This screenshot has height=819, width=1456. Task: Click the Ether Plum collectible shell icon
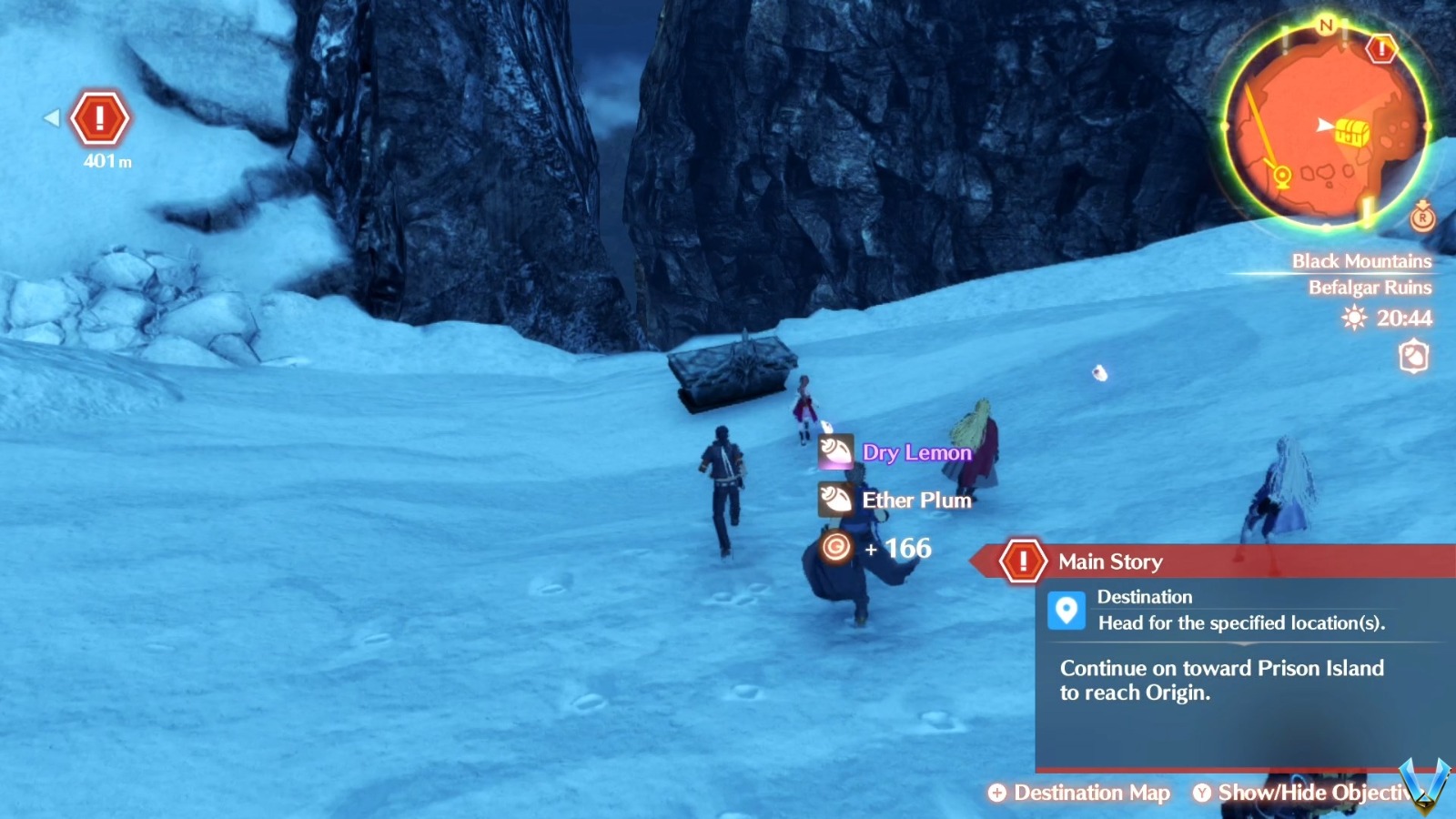coord(834,500)
